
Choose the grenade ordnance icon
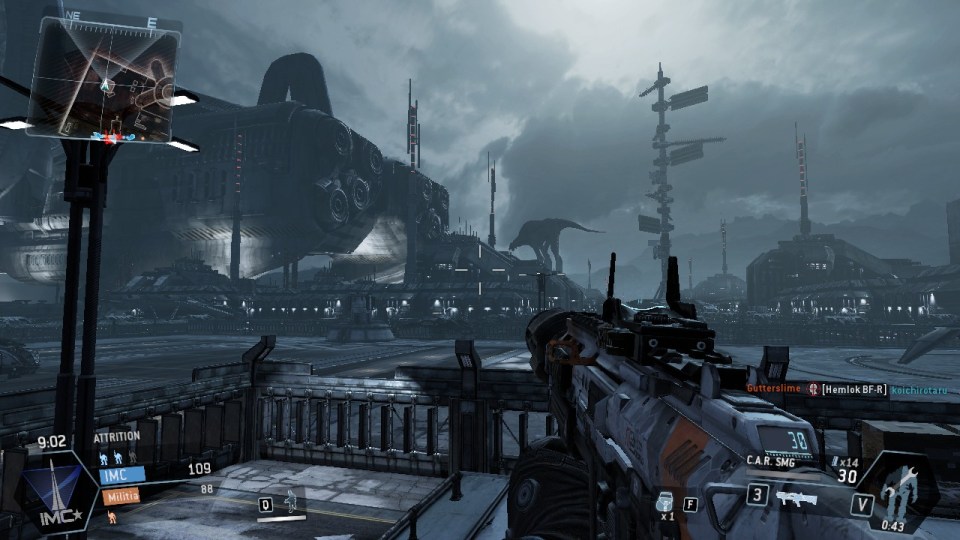pos(666,501)
